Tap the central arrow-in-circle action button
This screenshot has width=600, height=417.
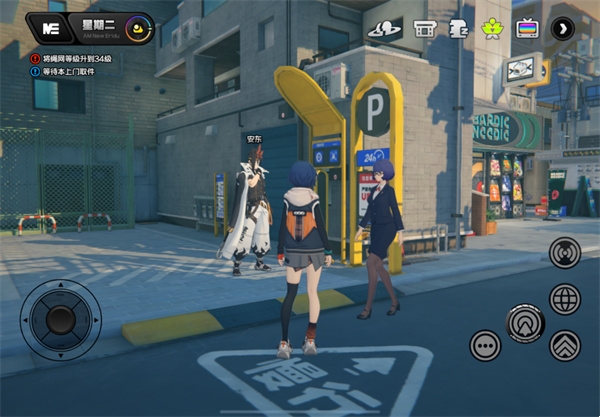[525, 323]
